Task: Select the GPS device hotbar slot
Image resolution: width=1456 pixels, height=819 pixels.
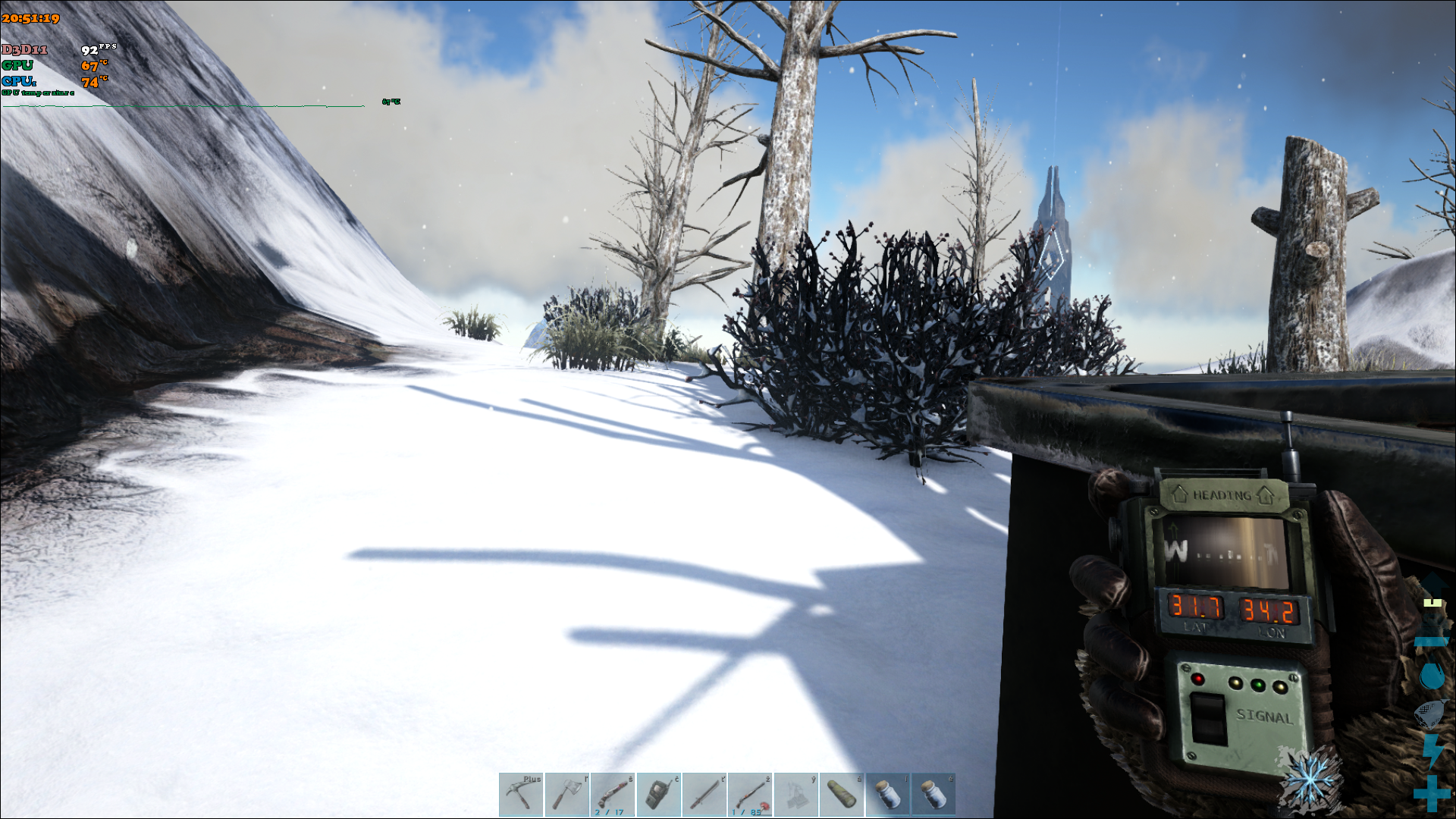Action: point(658,794)
